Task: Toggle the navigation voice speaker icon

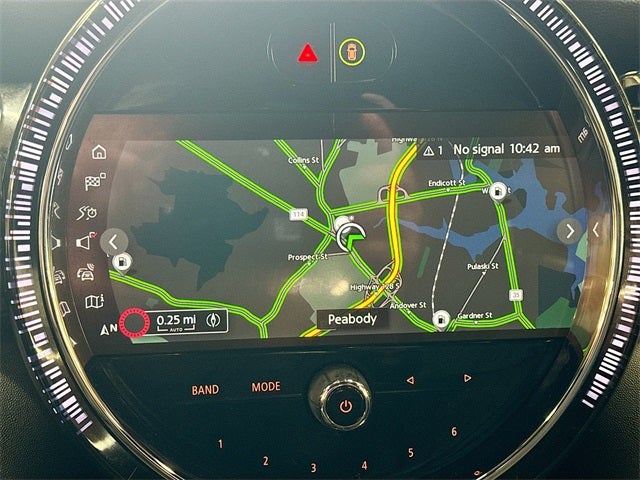Action: pyautogui.click(x=86, y=242)
